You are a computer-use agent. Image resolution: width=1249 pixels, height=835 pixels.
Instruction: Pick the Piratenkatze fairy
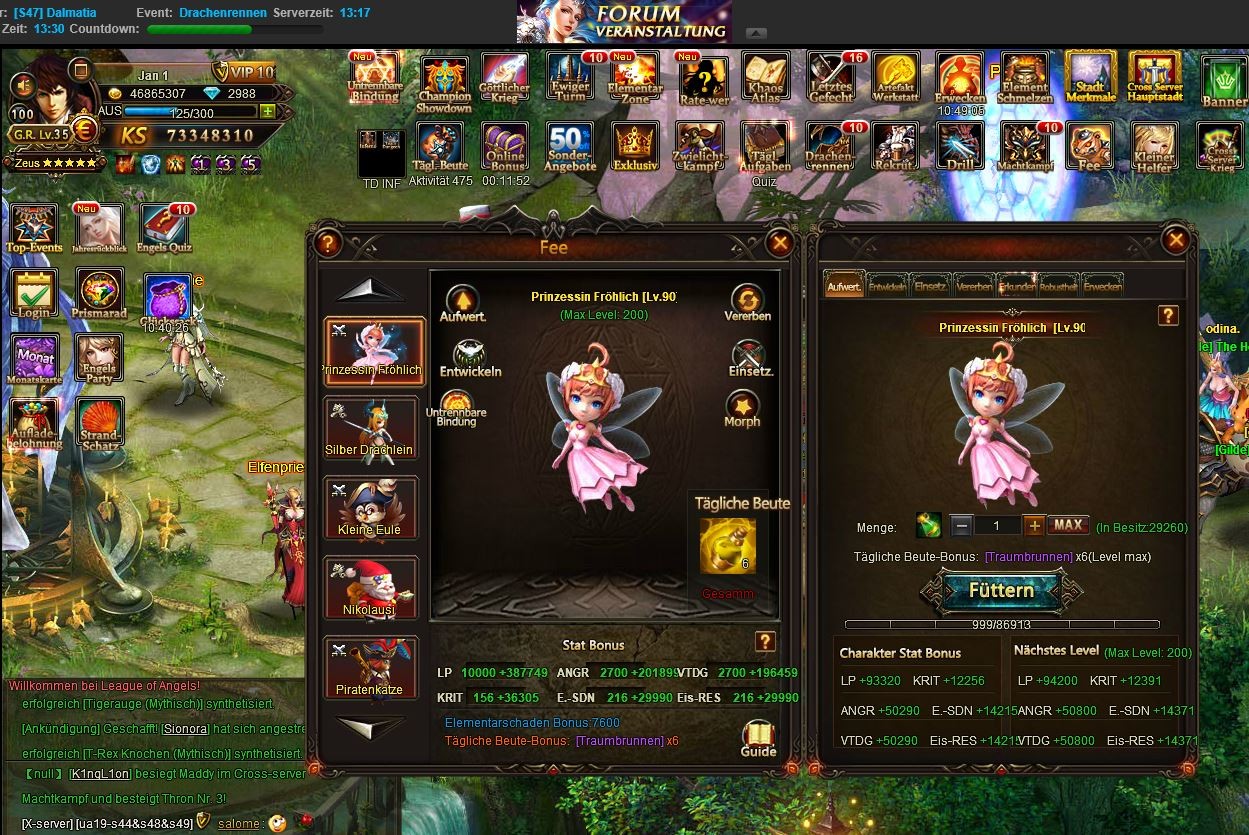(371, 666)
